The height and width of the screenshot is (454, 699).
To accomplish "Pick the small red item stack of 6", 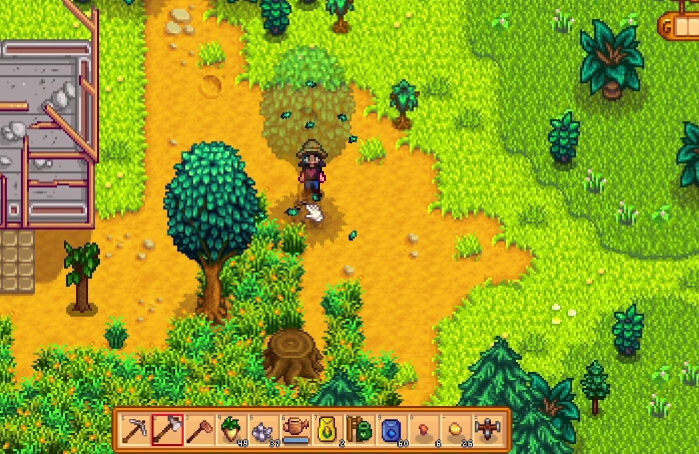I will tap(423, 429).
